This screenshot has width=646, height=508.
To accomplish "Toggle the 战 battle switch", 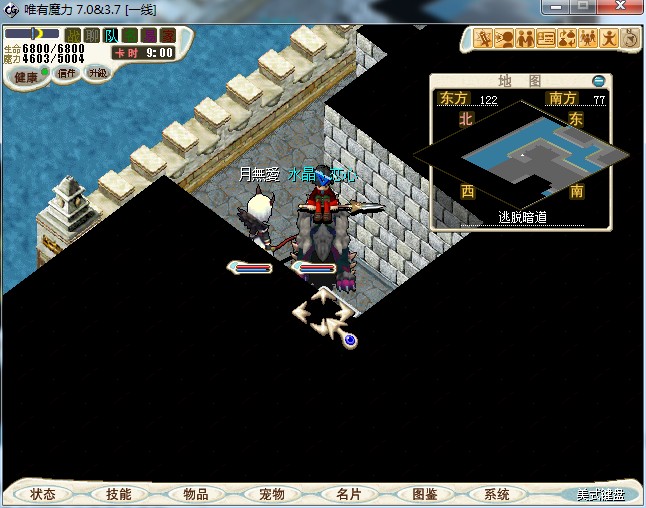I will coord(73,36).
